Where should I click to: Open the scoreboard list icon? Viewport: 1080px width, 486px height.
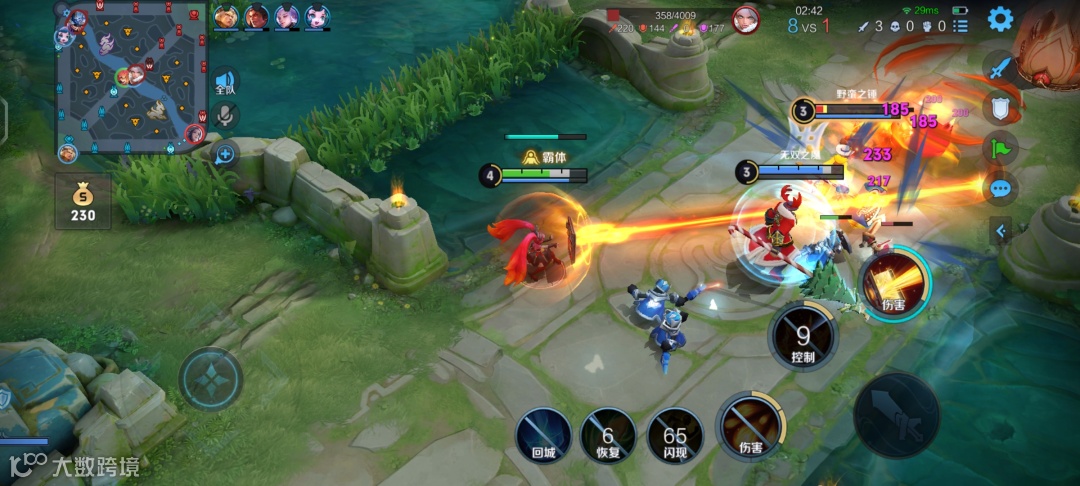tap(960, 26)
